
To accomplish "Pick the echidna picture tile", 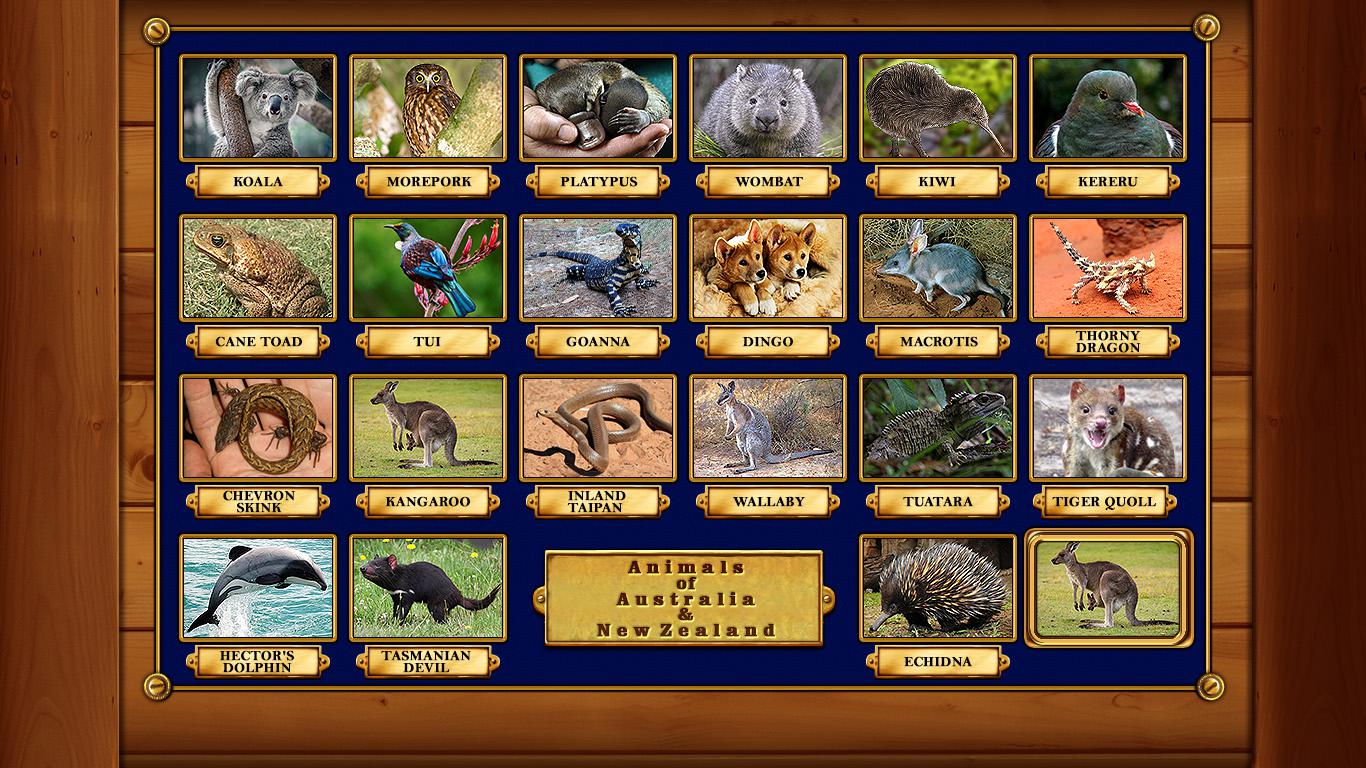I will (938, 588).
